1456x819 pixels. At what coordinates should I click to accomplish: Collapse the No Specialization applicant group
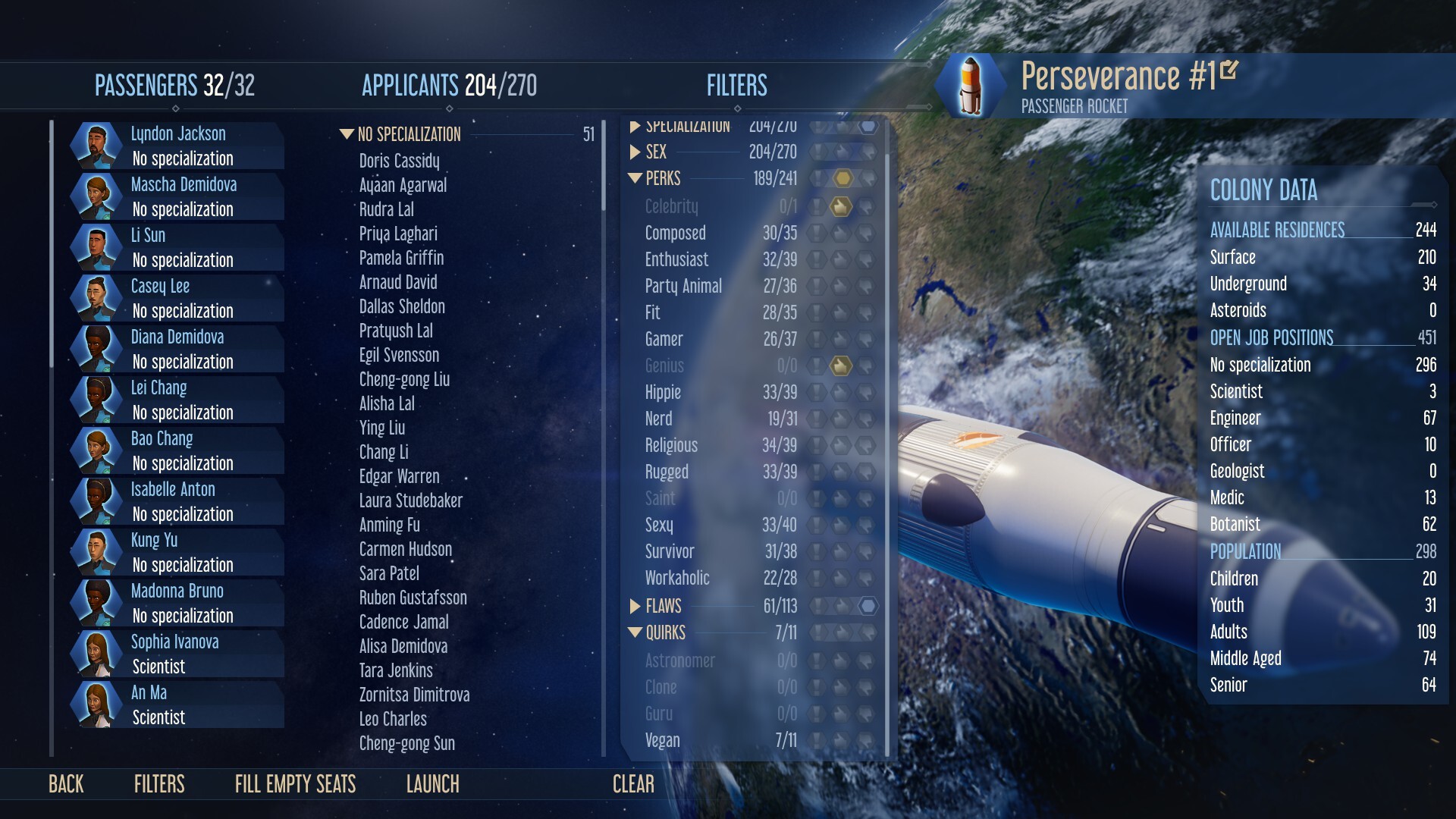coord(347,134)
